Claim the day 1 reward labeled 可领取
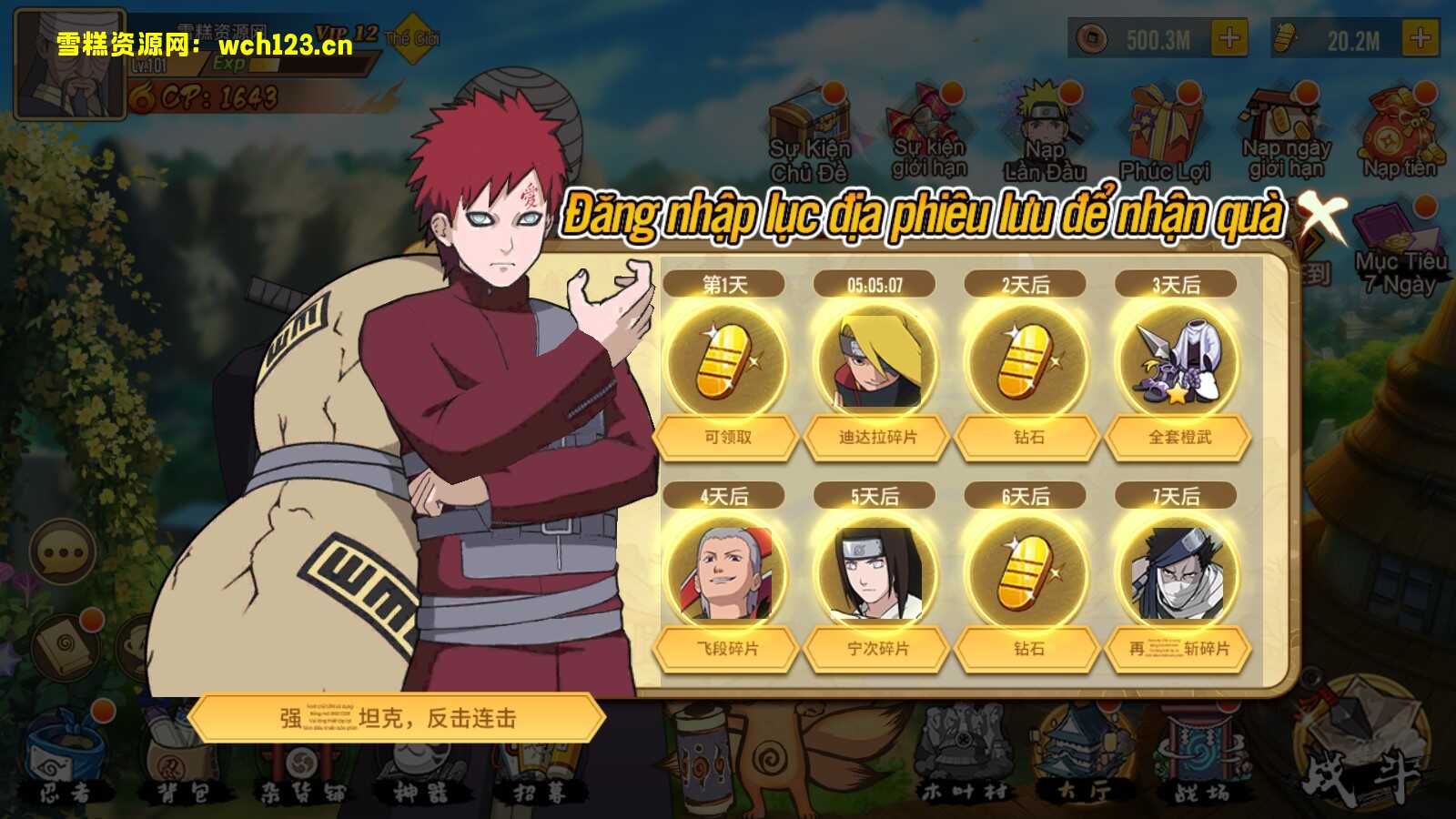Viewport: 1456px width, 819px height. (x=726, y=437)
